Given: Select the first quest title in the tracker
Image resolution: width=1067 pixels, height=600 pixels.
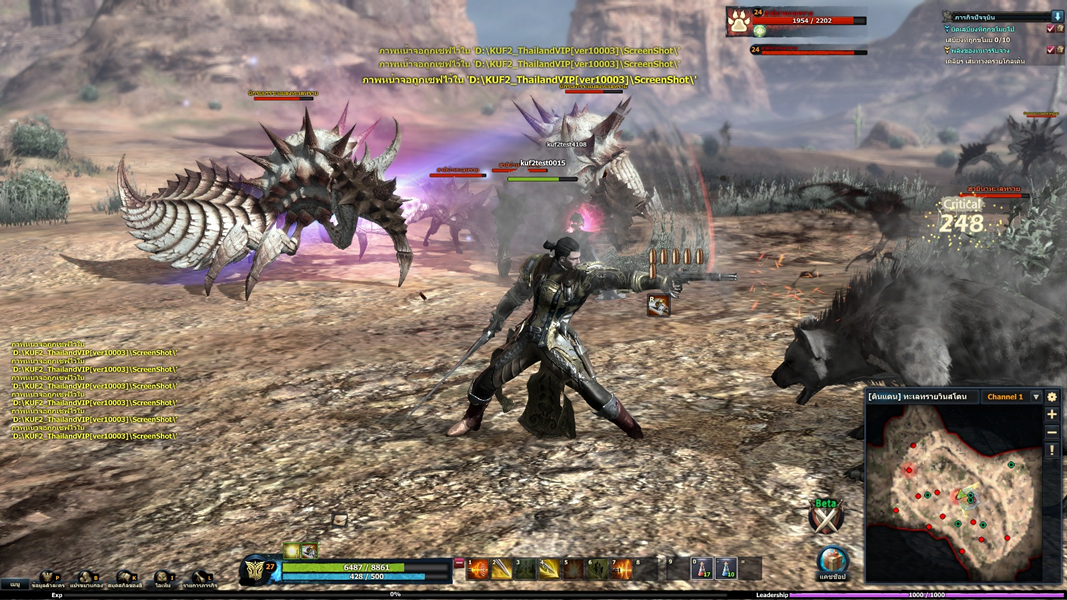Looking at the screenshot, I should coord(994,30).
